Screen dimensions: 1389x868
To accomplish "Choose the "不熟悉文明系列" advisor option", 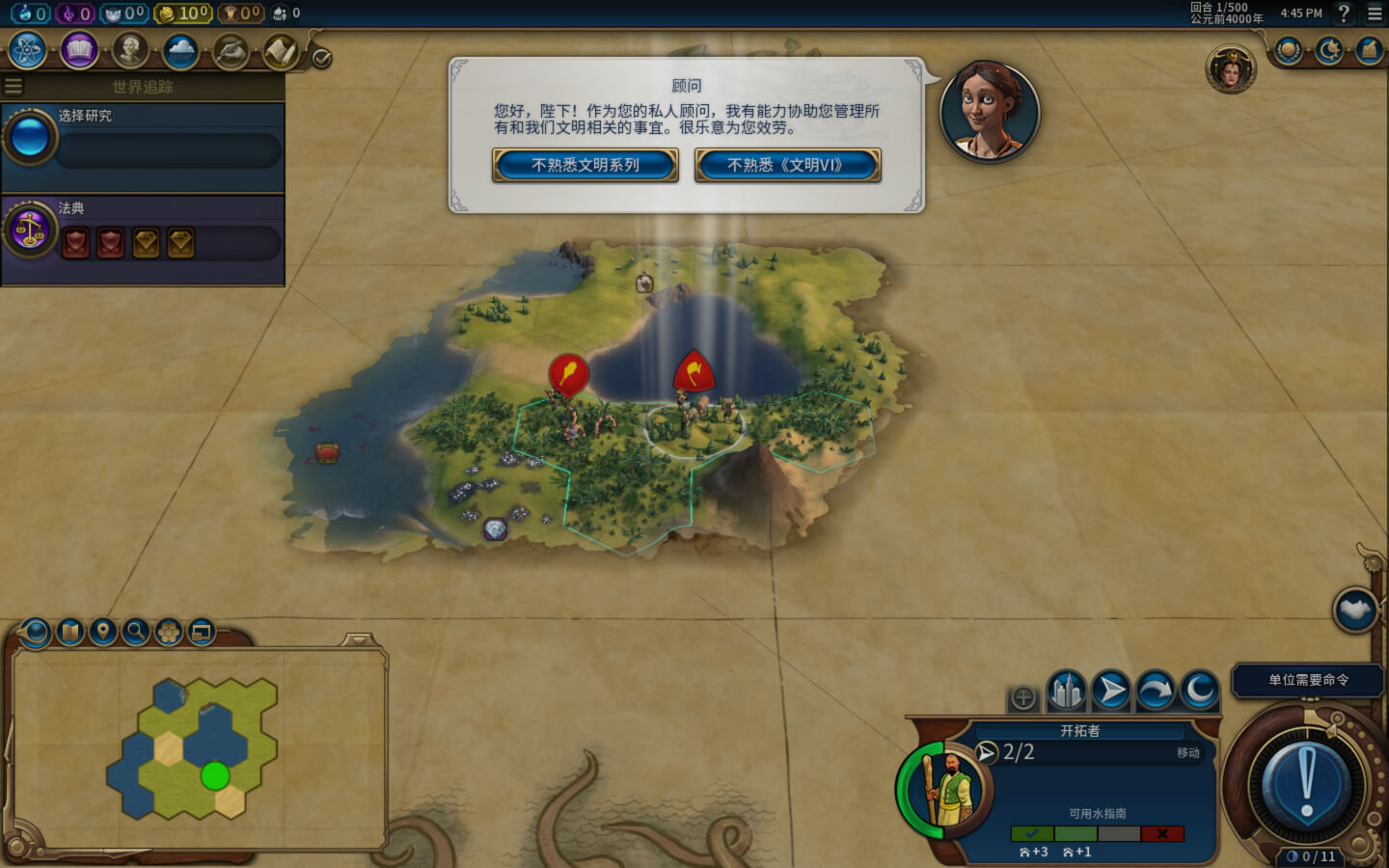I will (586, 165).
